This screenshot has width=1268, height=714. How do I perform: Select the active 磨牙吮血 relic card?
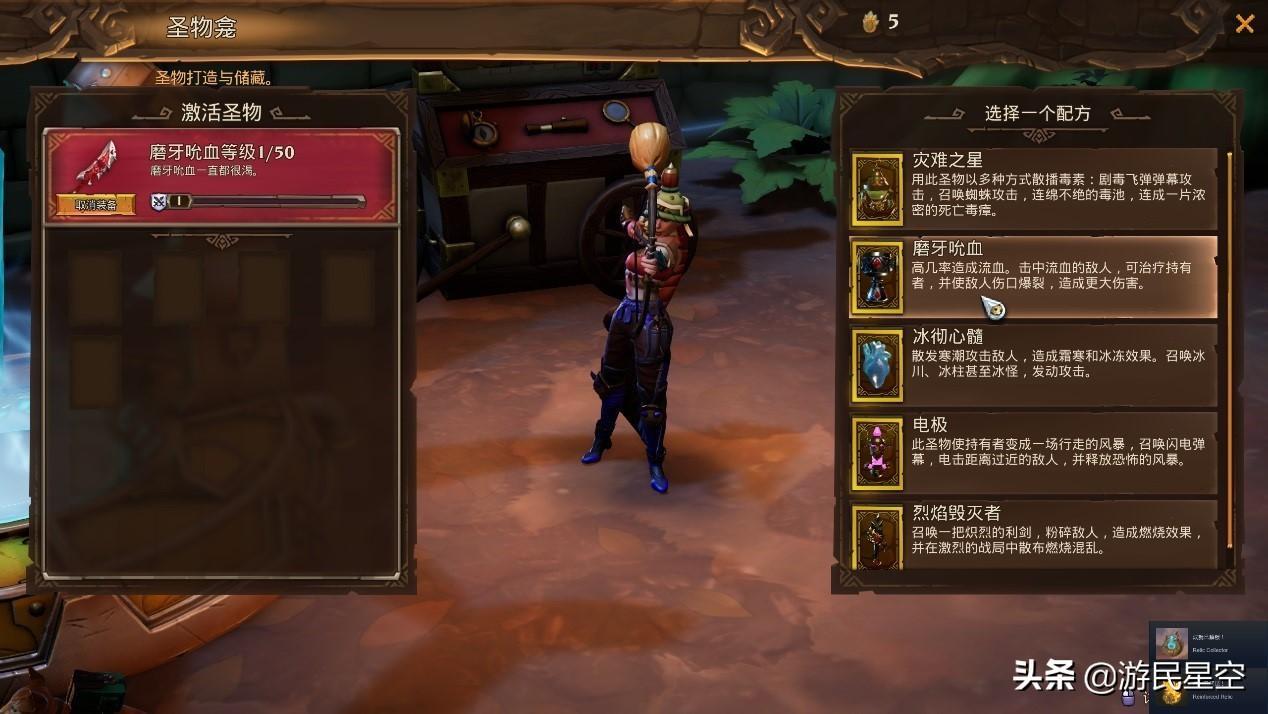coord(222,173)
